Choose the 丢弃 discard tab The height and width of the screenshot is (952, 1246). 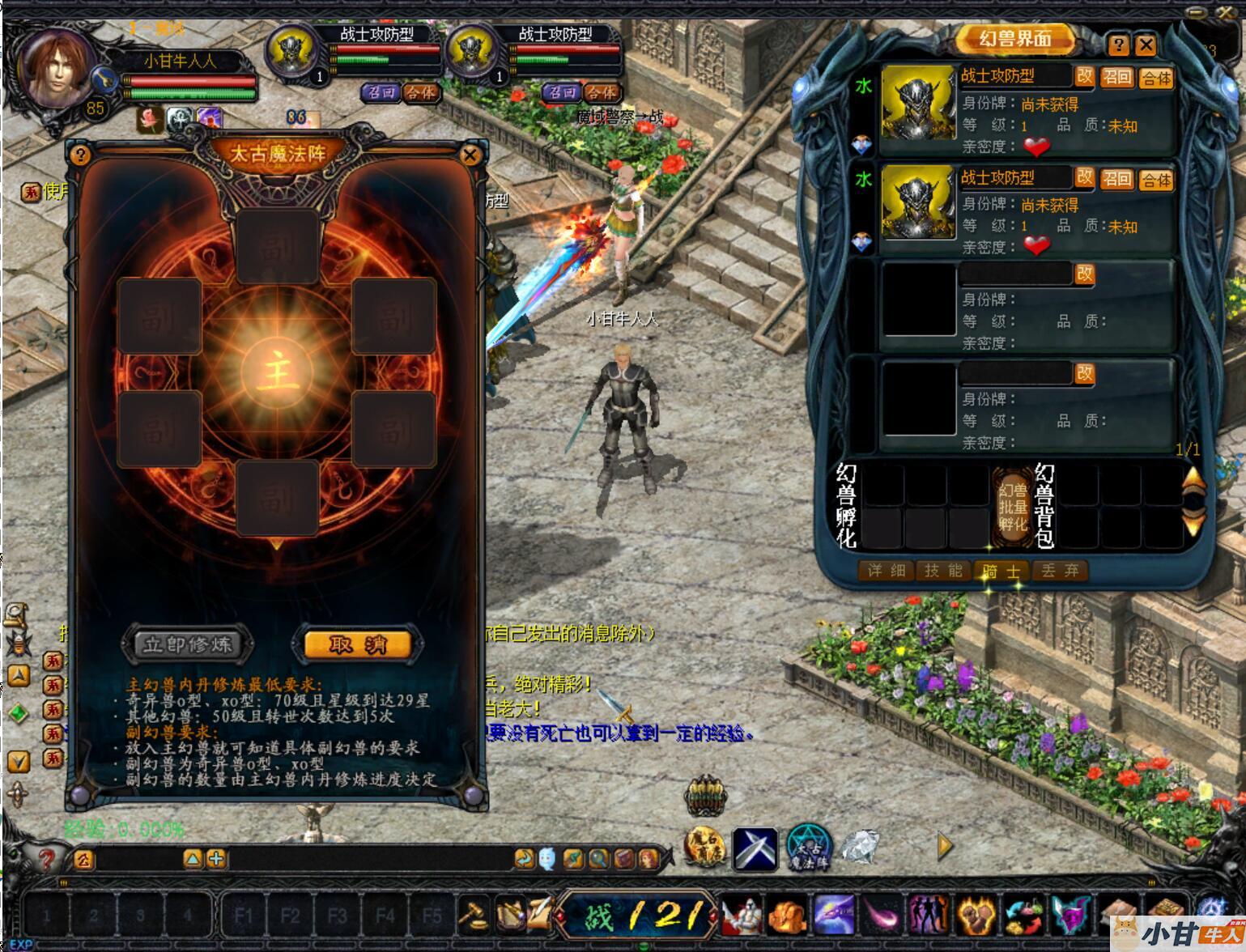pos(1060,571)
